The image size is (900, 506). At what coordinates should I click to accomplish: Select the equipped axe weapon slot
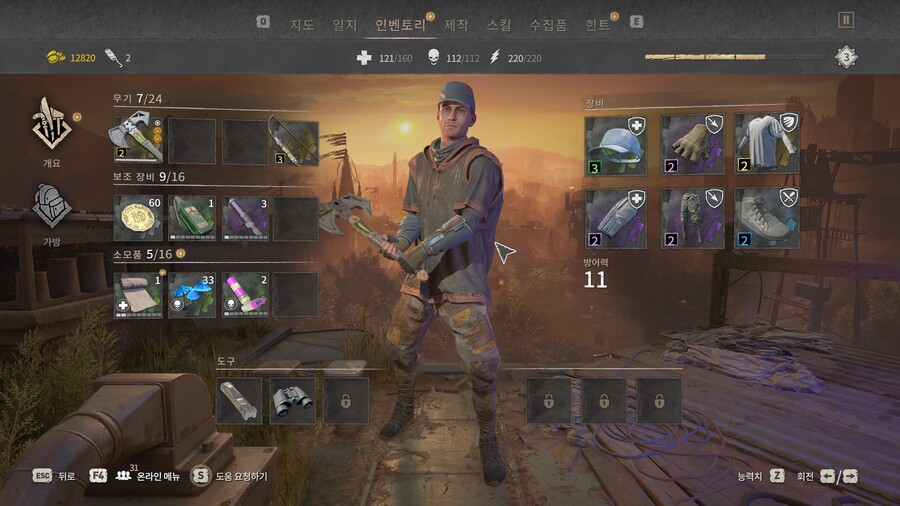[138, 141]
